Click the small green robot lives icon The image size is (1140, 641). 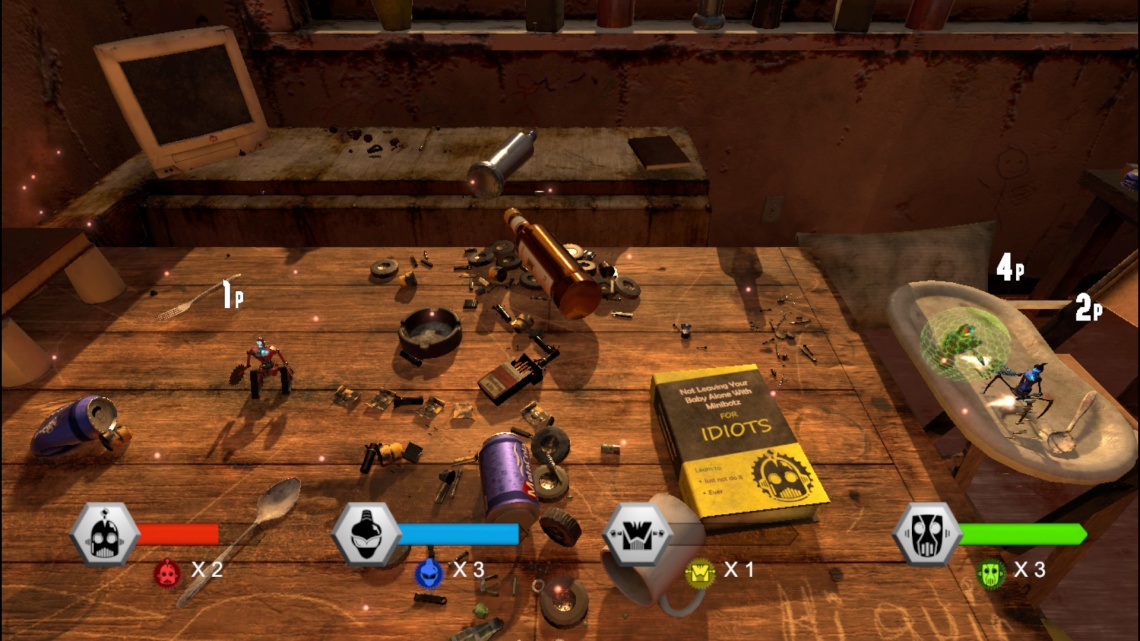(990, 572)
